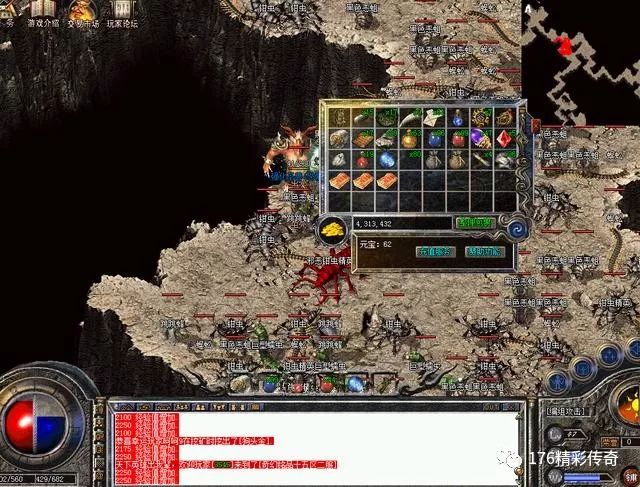Open the 游戏介绍 game introduction menu
This screenshot has width=640, height=487.
pos(43,14)
